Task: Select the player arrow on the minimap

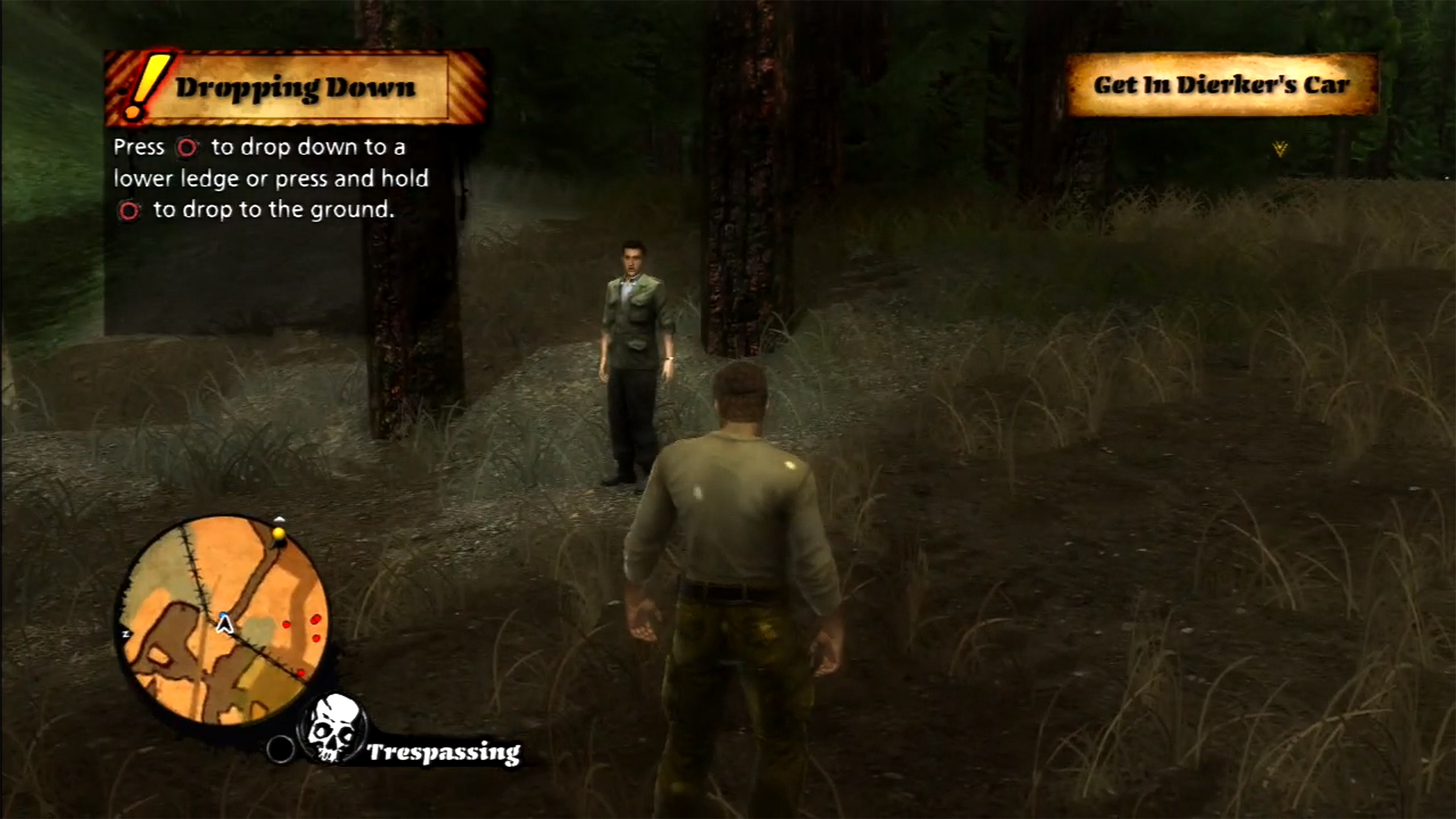Action: pyautogui.click(x=224, y=623)
